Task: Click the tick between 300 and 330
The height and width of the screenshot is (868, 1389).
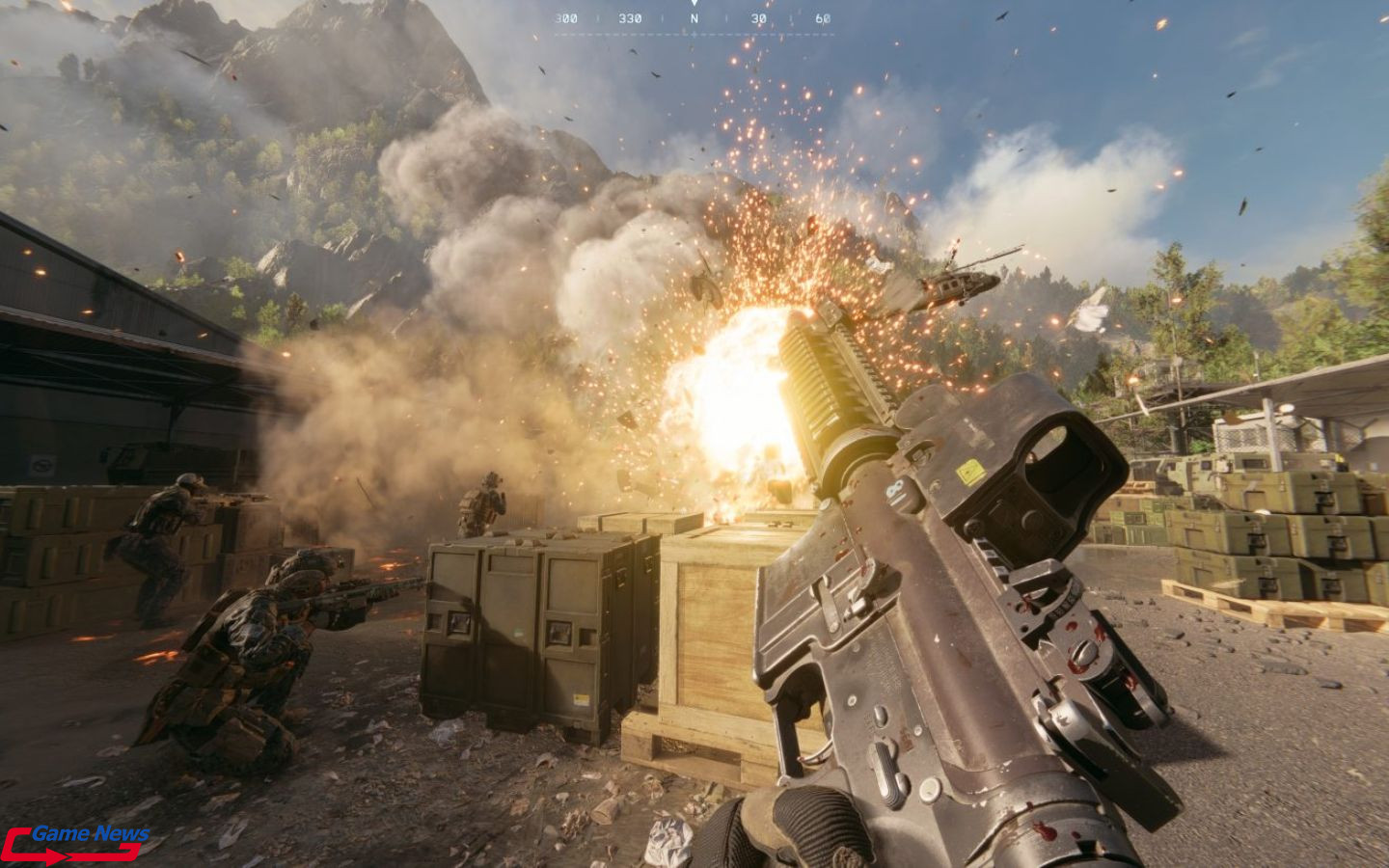Action: click(x=598, y=17)
